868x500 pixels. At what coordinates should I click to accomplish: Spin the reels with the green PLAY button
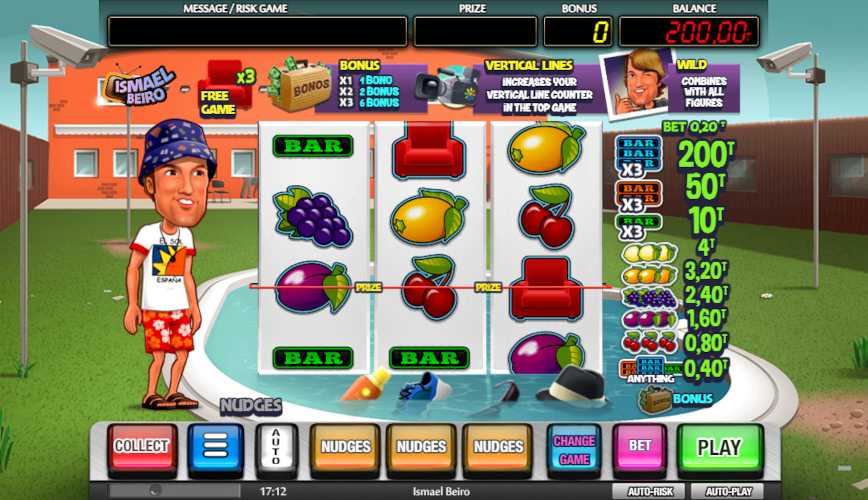point(719,447)
